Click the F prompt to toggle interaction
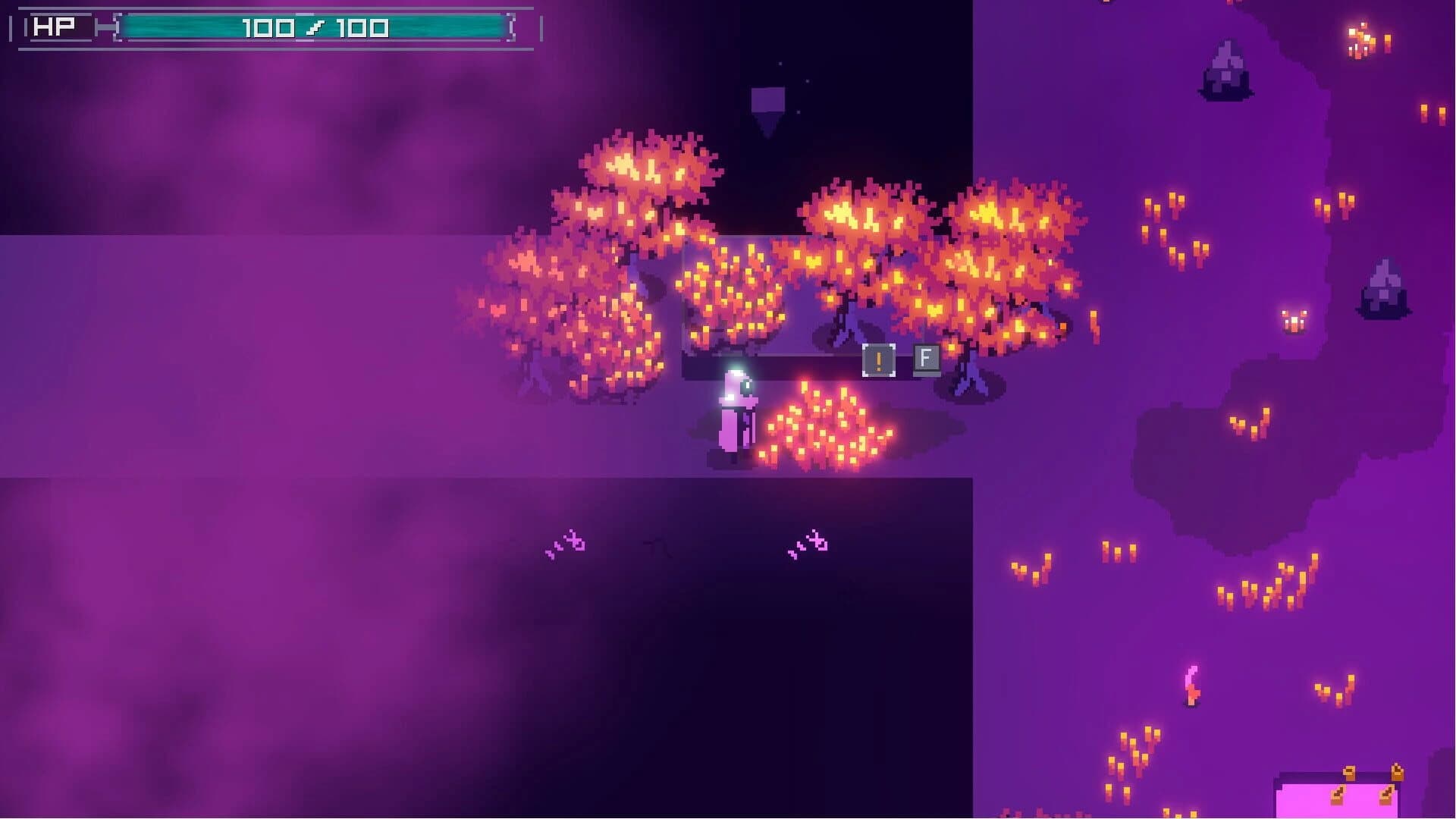The image size is (1456, 819). pos(925,358)
